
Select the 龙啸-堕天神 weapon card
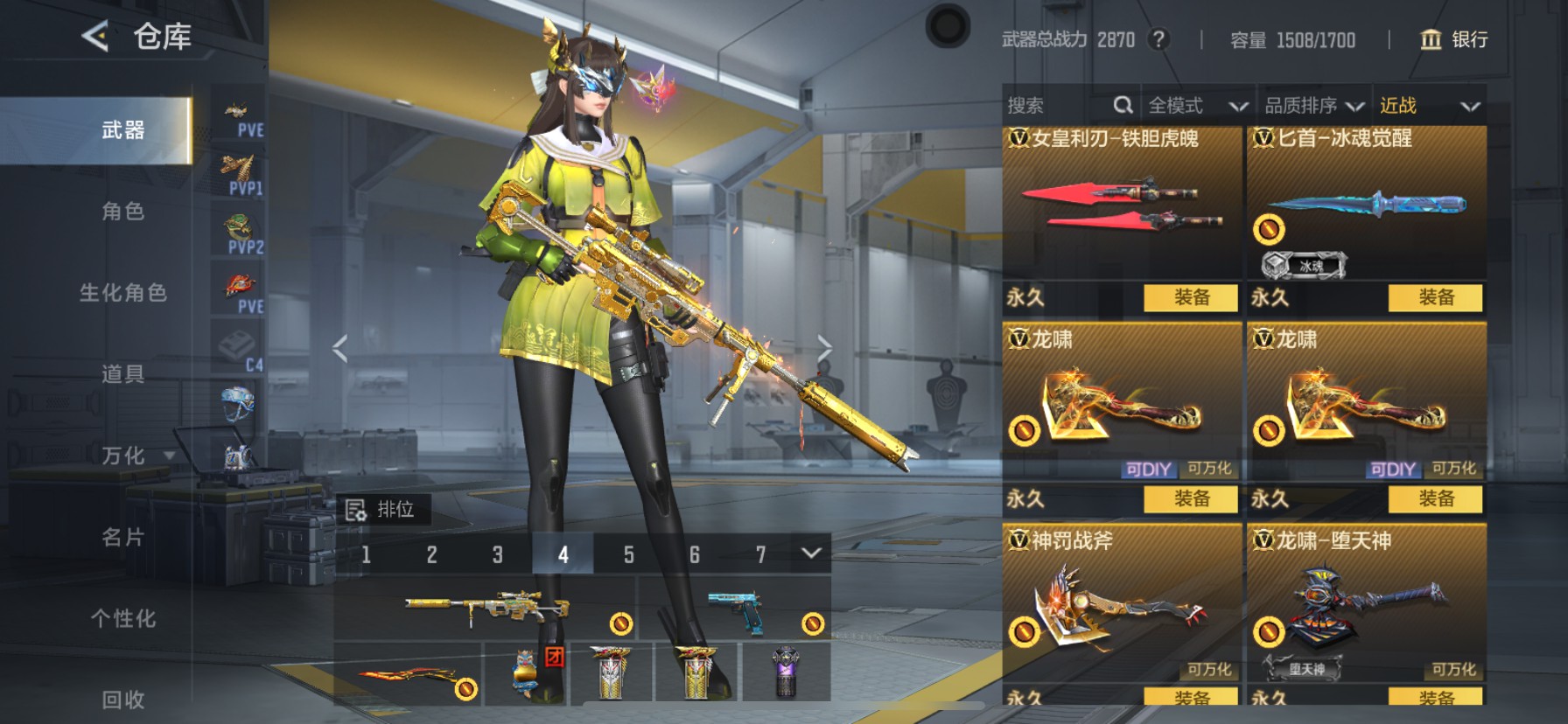(x=1366, y=603)
